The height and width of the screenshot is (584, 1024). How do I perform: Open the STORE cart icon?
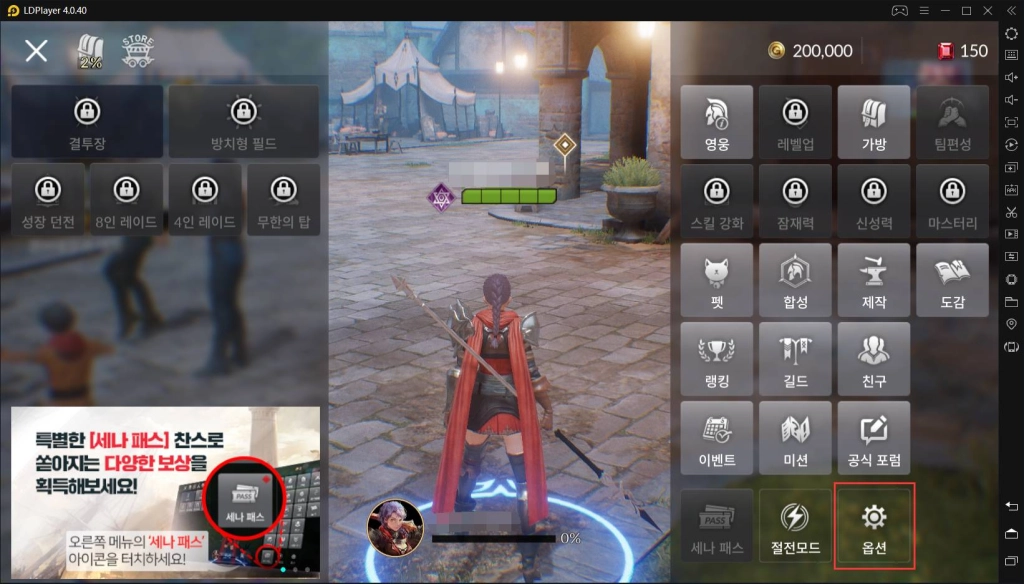pyautogui.click(x=137, y=51)
